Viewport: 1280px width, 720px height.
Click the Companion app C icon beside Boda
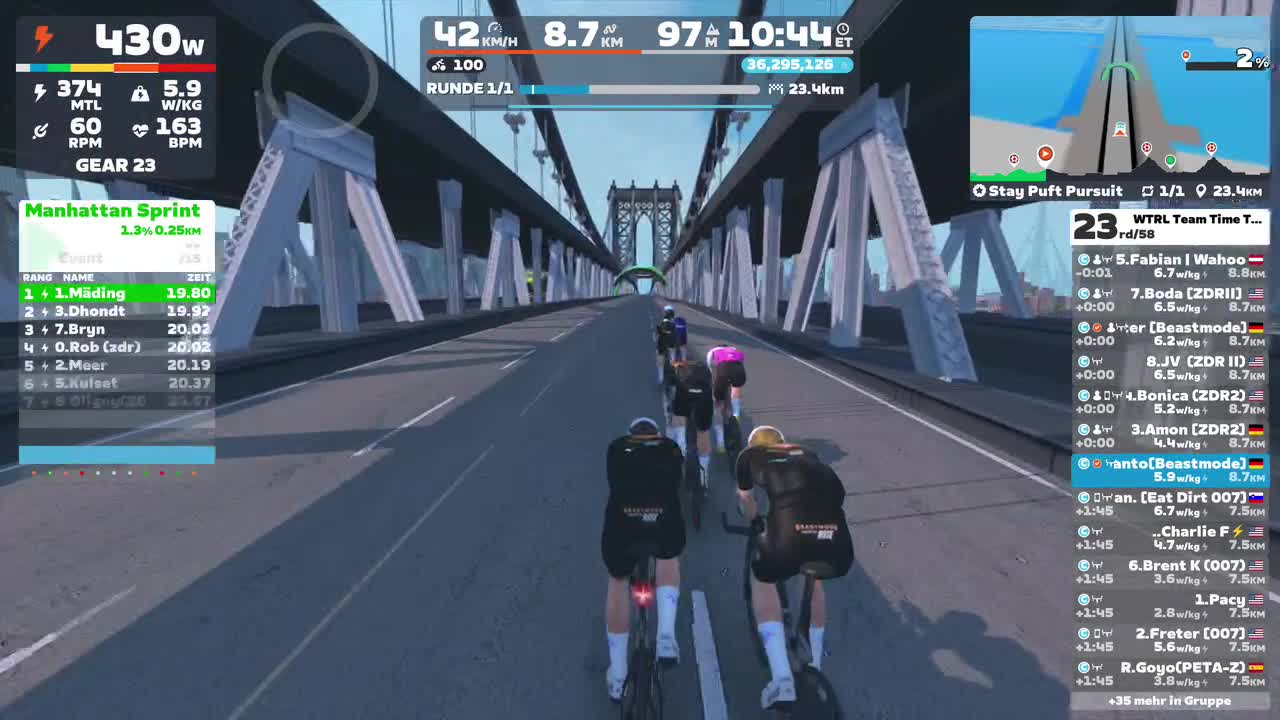(x=1082, y=293)
